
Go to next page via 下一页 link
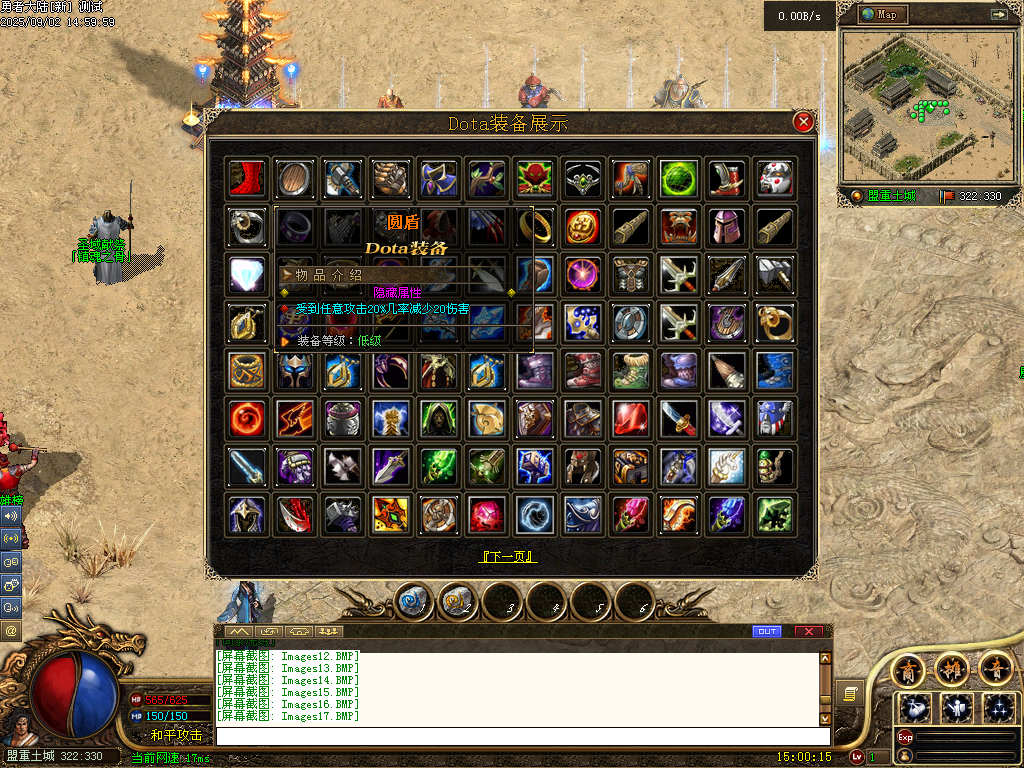pos(509,557)
